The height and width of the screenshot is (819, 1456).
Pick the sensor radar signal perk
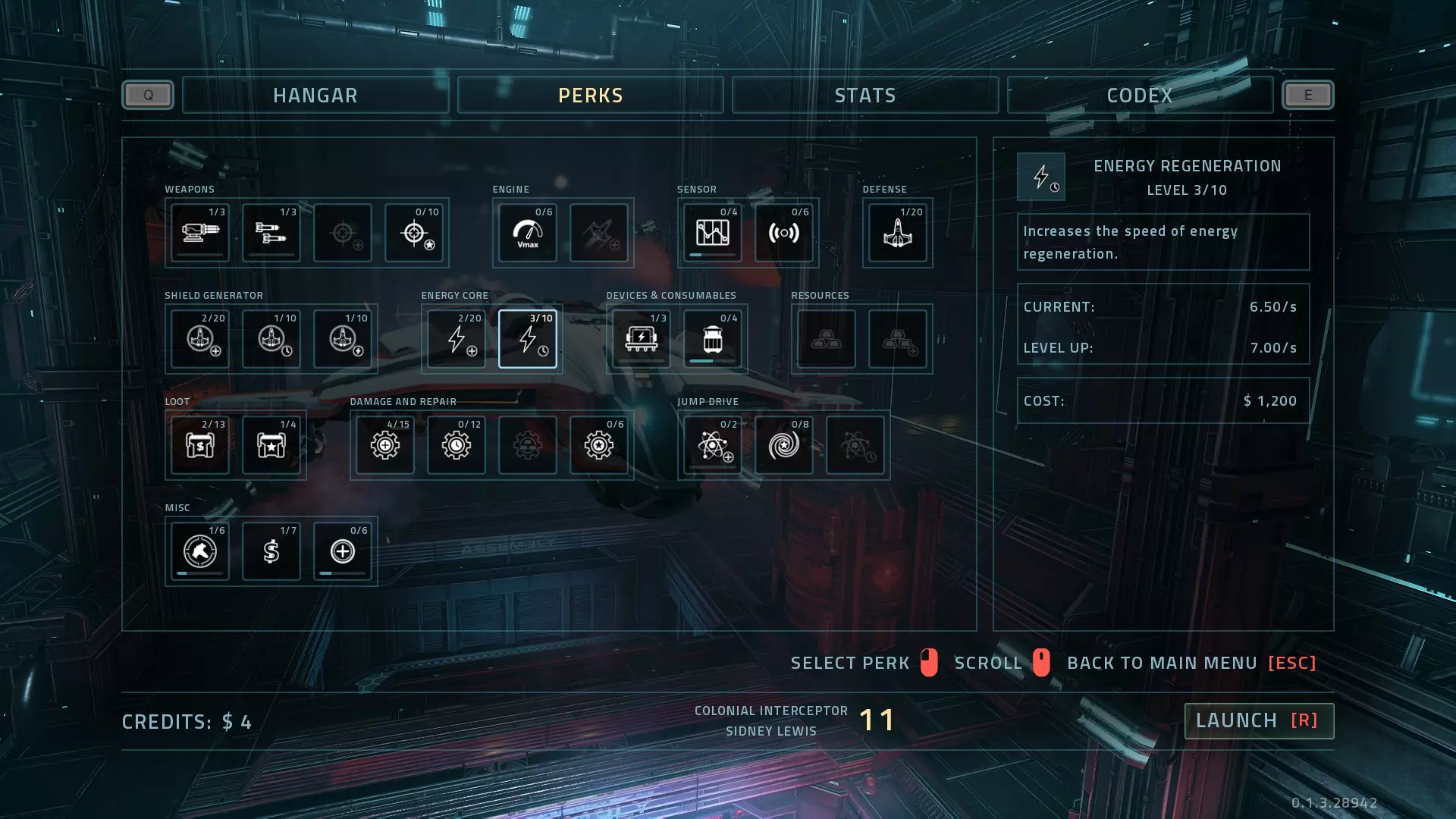784,233
